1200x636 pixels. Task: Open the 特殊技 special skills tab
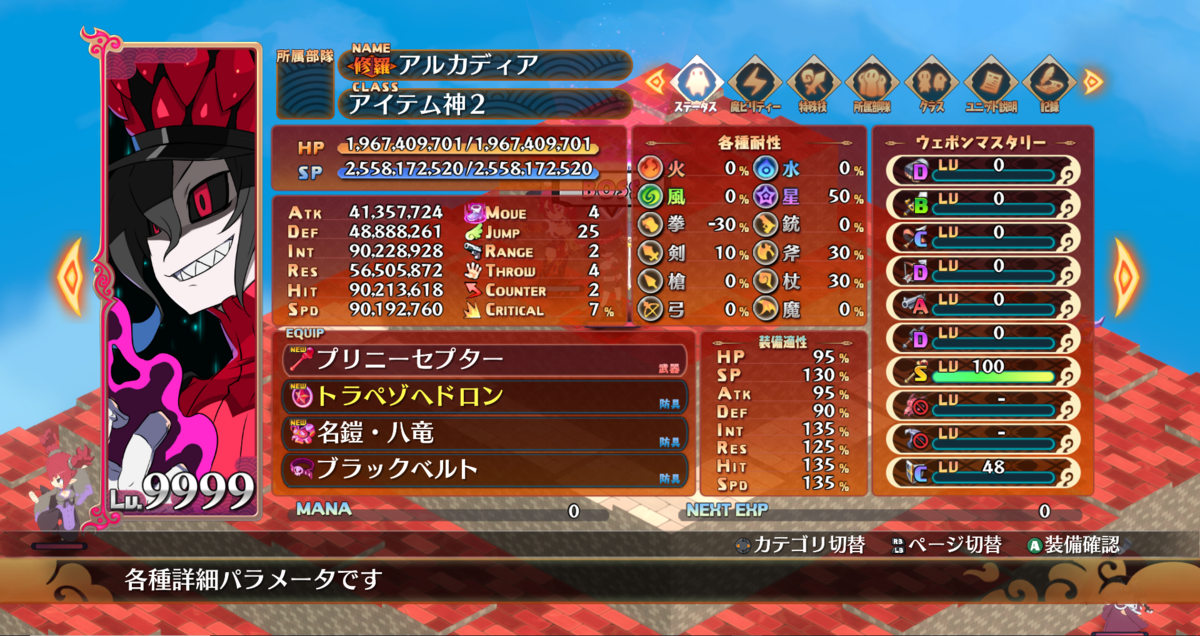pyautogui.click(x=813, y=84)
